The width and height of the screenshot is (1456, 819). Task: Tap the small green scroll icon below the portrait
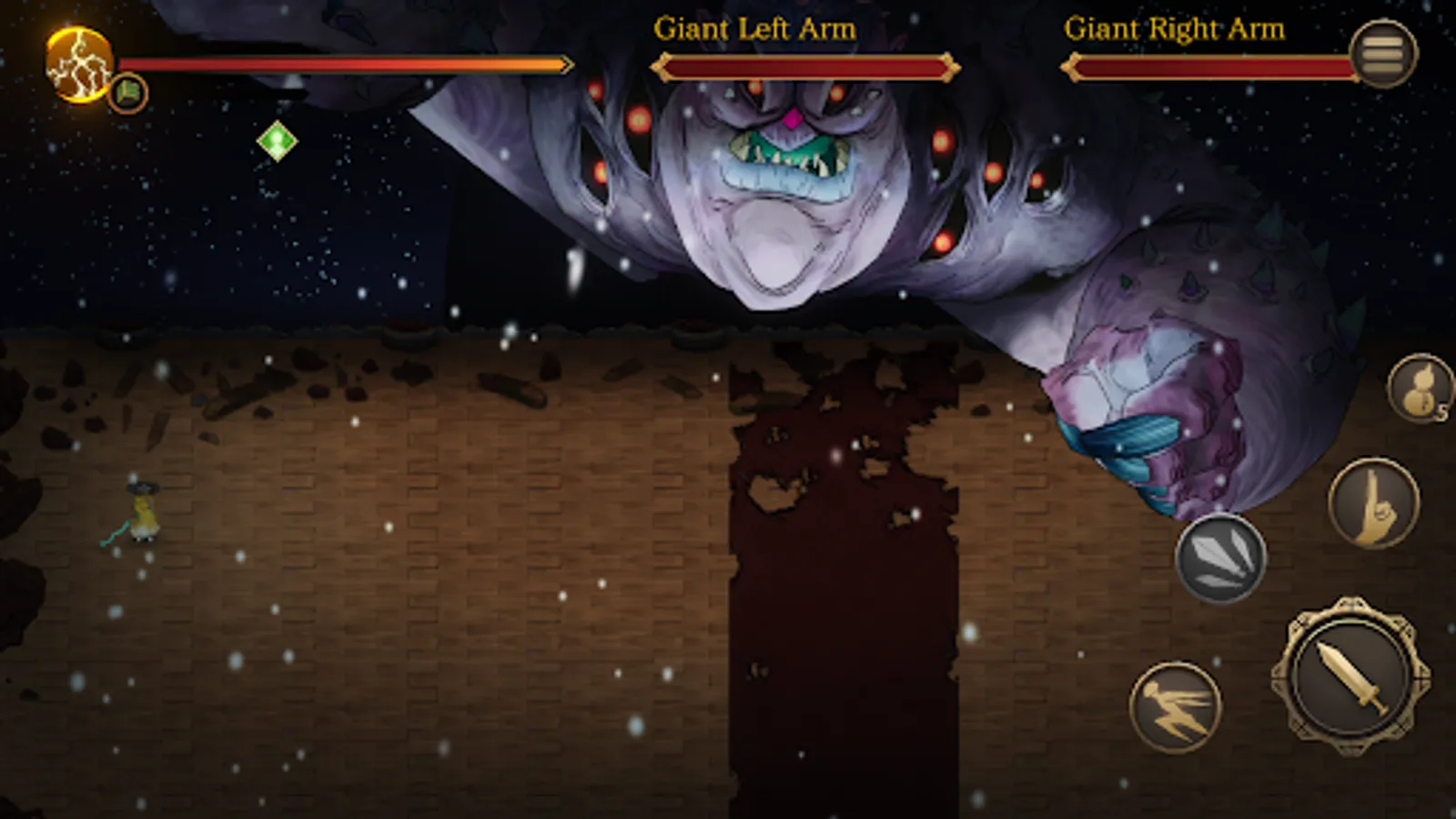click(127, 93)
